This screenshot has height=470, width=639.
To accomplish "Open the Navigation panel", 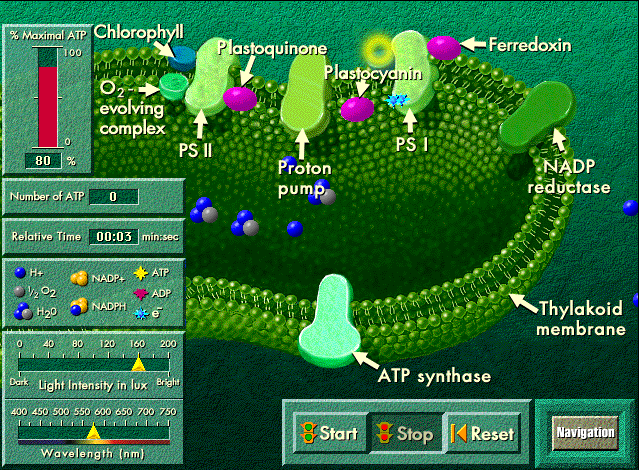I will [x=585, y=432].
